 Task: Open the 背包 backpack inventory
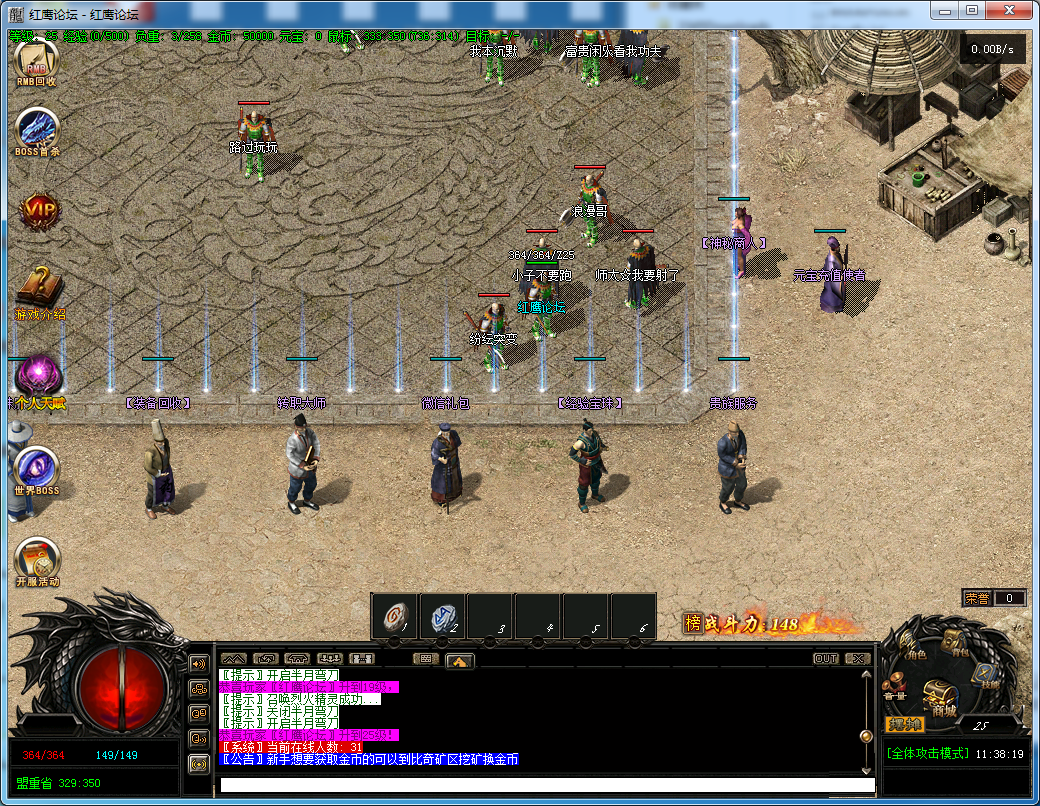click(x=955, y=643)
